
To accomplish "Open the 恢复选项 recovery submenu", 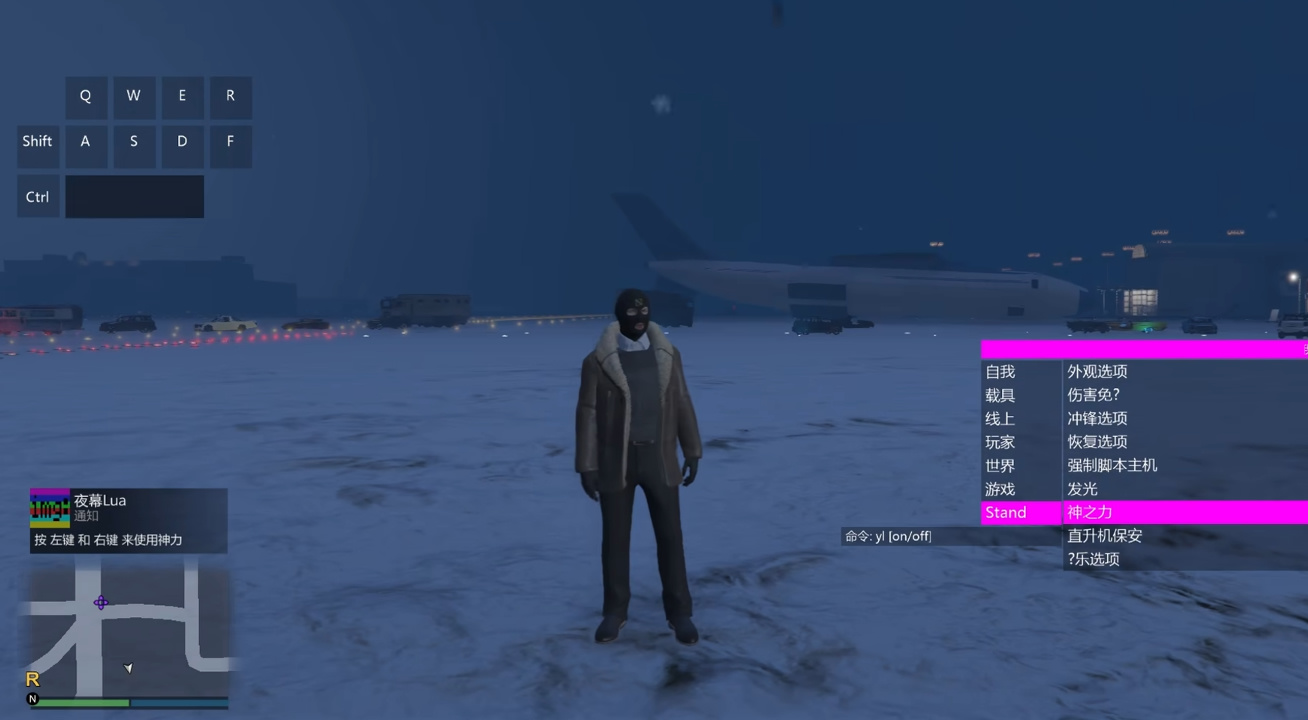I will (1098, 441).
